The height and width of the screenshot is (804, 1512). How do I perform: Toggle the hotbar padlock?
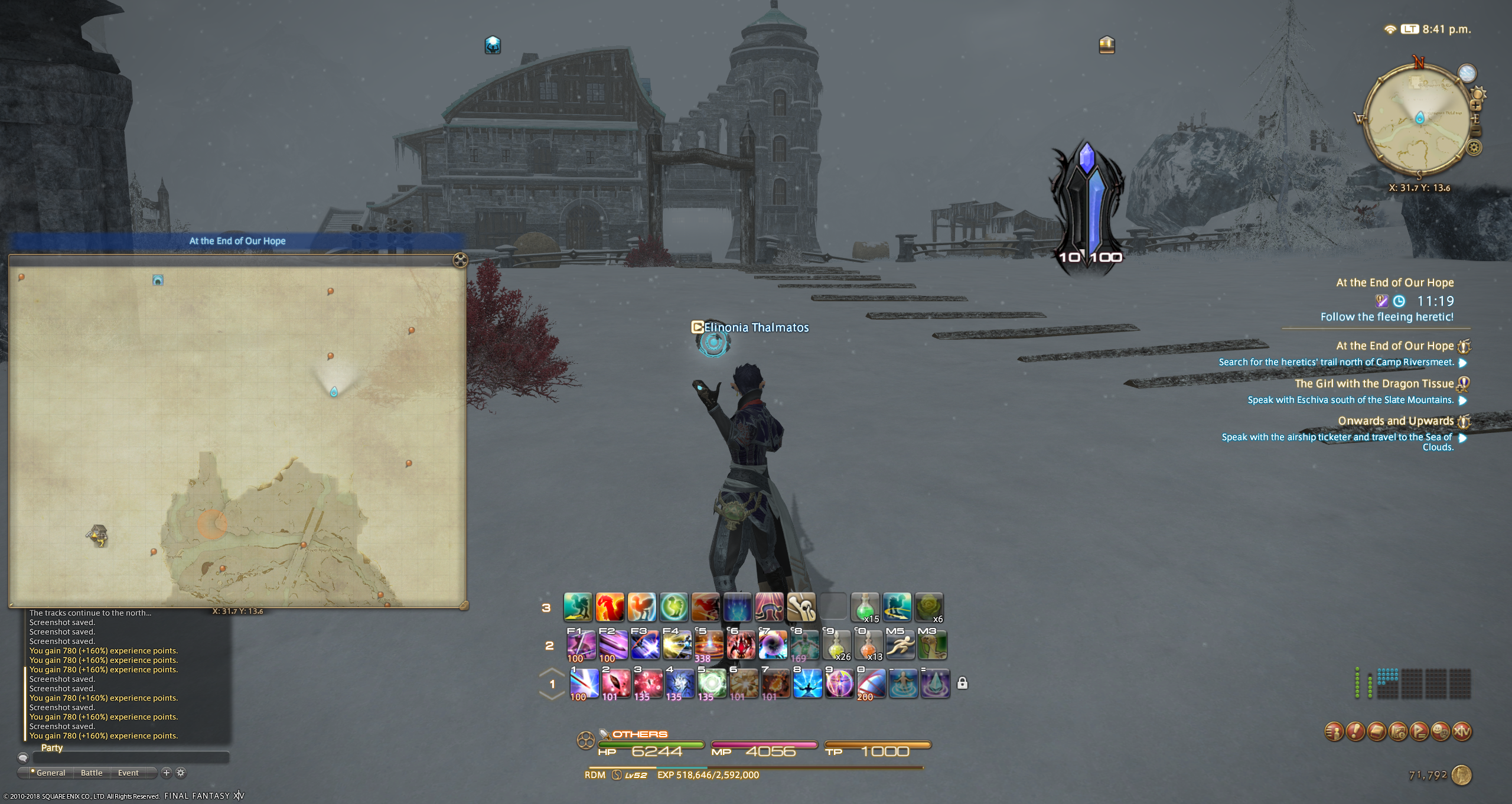962,683
